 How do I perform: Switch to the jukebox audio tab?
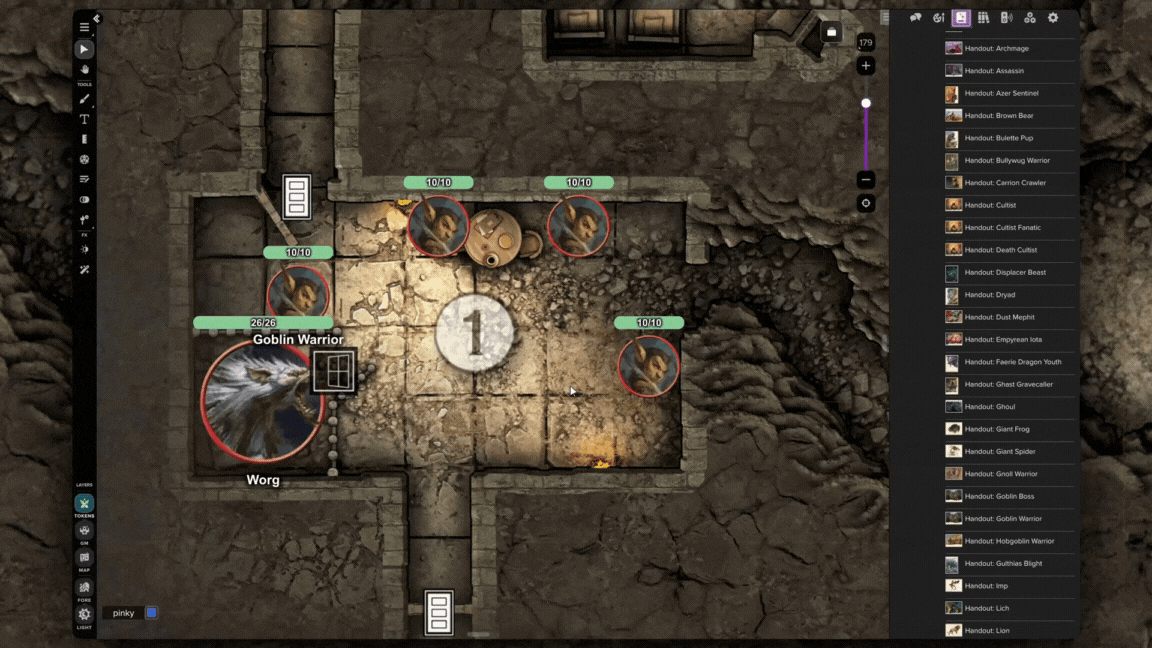click(1006, 18)
